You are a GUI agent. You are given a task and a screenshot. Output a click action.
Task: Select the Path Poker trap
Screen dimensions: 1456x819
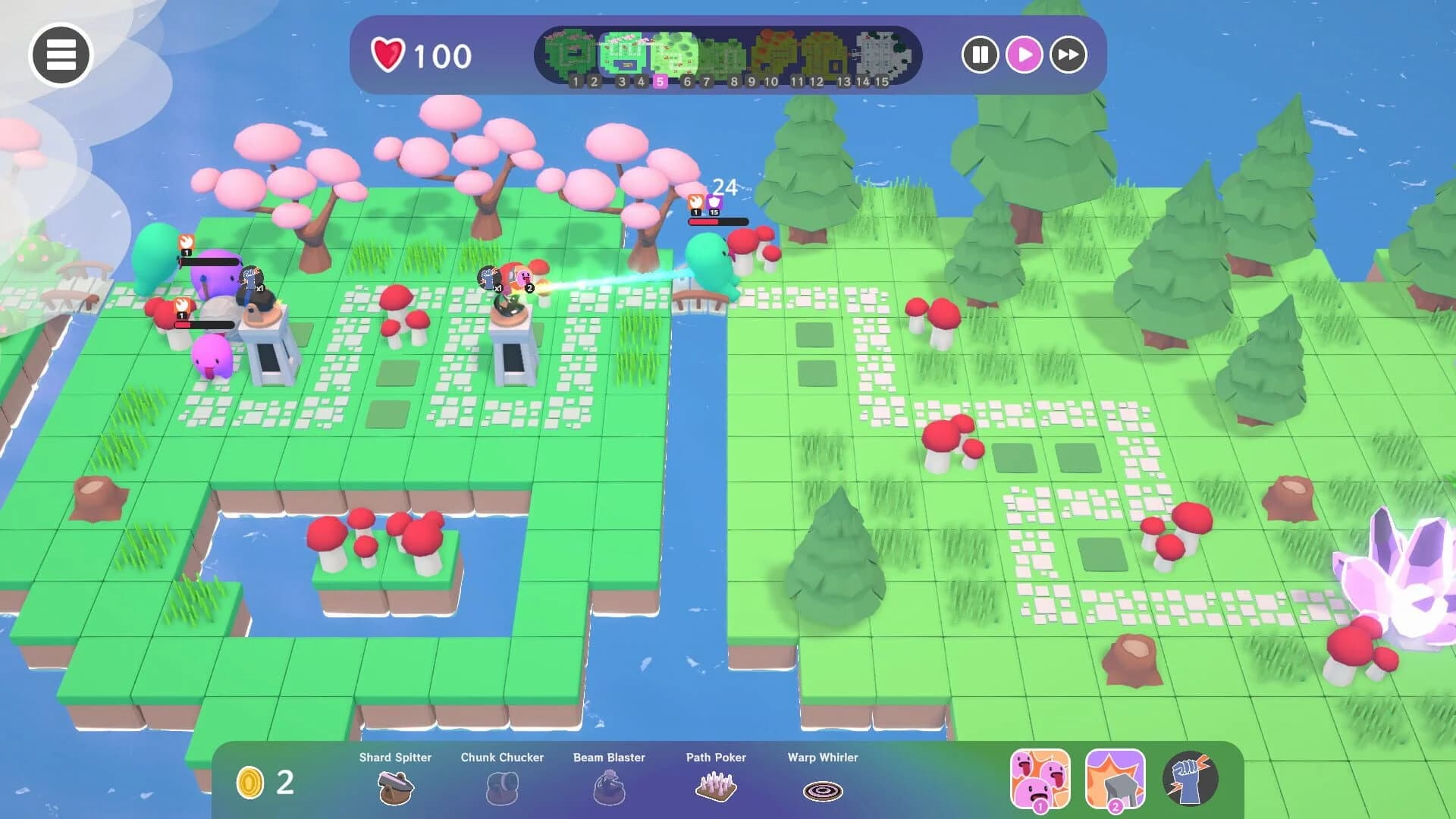[716, 787]
